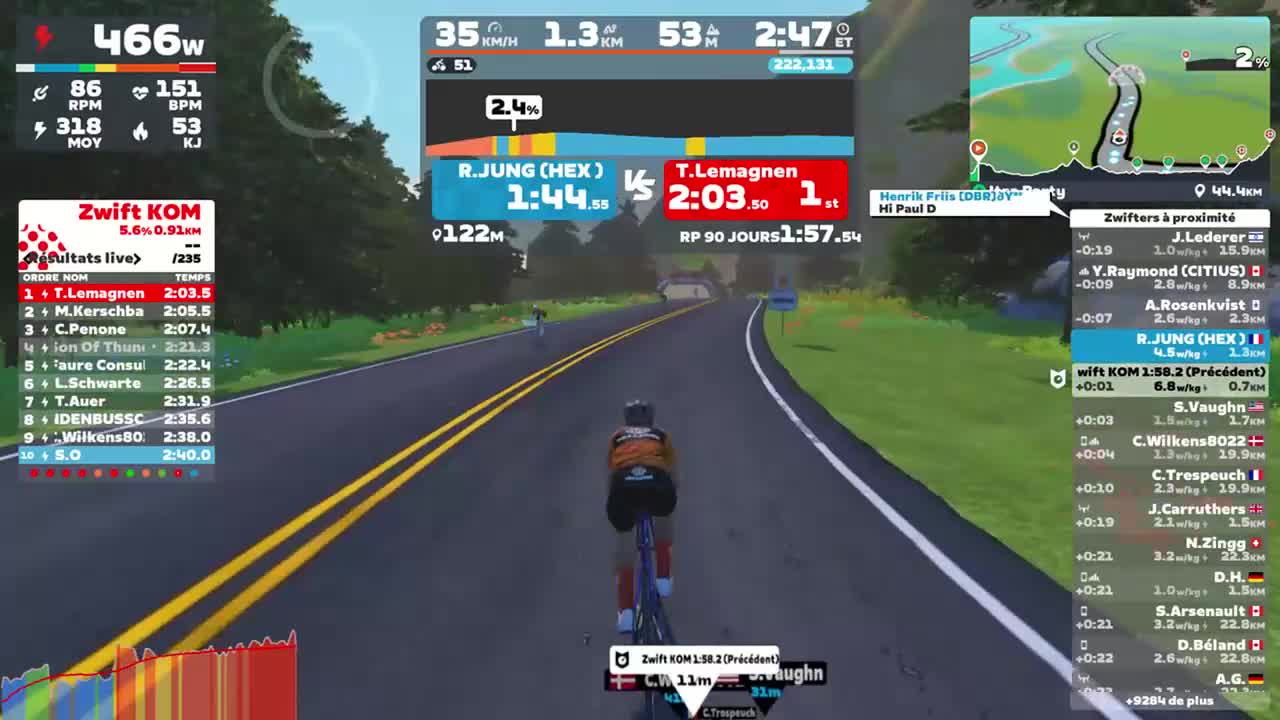Click the heart rate BPM icon
The image size is (1280, 720).
click(141, 91)
